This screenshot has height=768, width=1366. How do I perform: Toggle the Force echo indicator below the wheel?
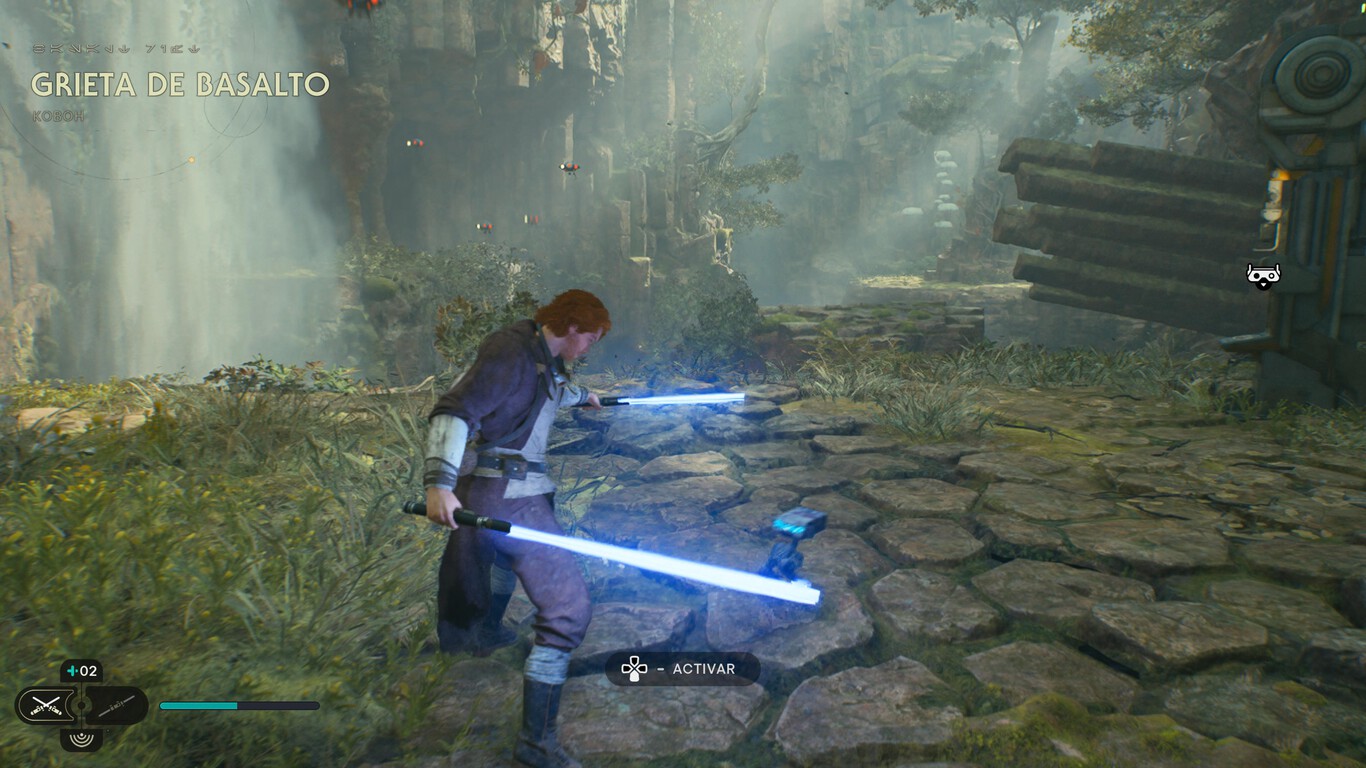[x=82, y=738]
